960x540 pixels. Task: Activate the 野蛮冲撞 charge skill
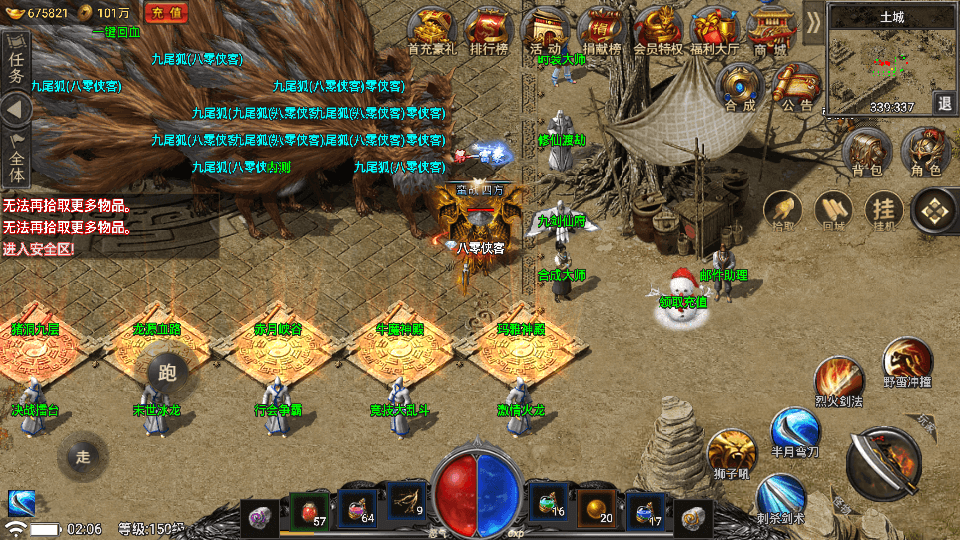coord(907,362)
